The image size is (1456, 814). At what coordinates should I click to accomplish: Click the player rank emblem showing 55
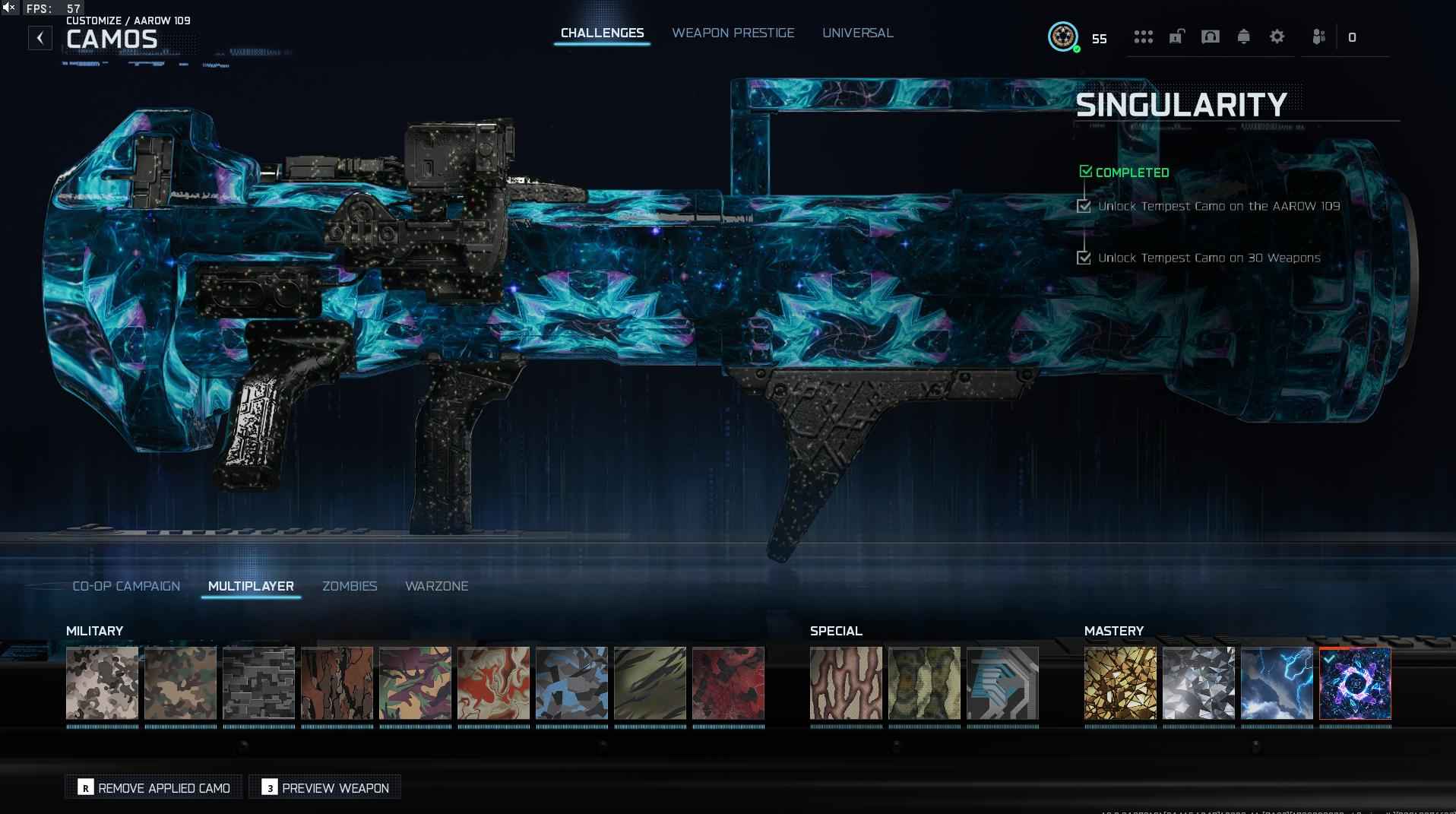click(x=1063, y=37)
